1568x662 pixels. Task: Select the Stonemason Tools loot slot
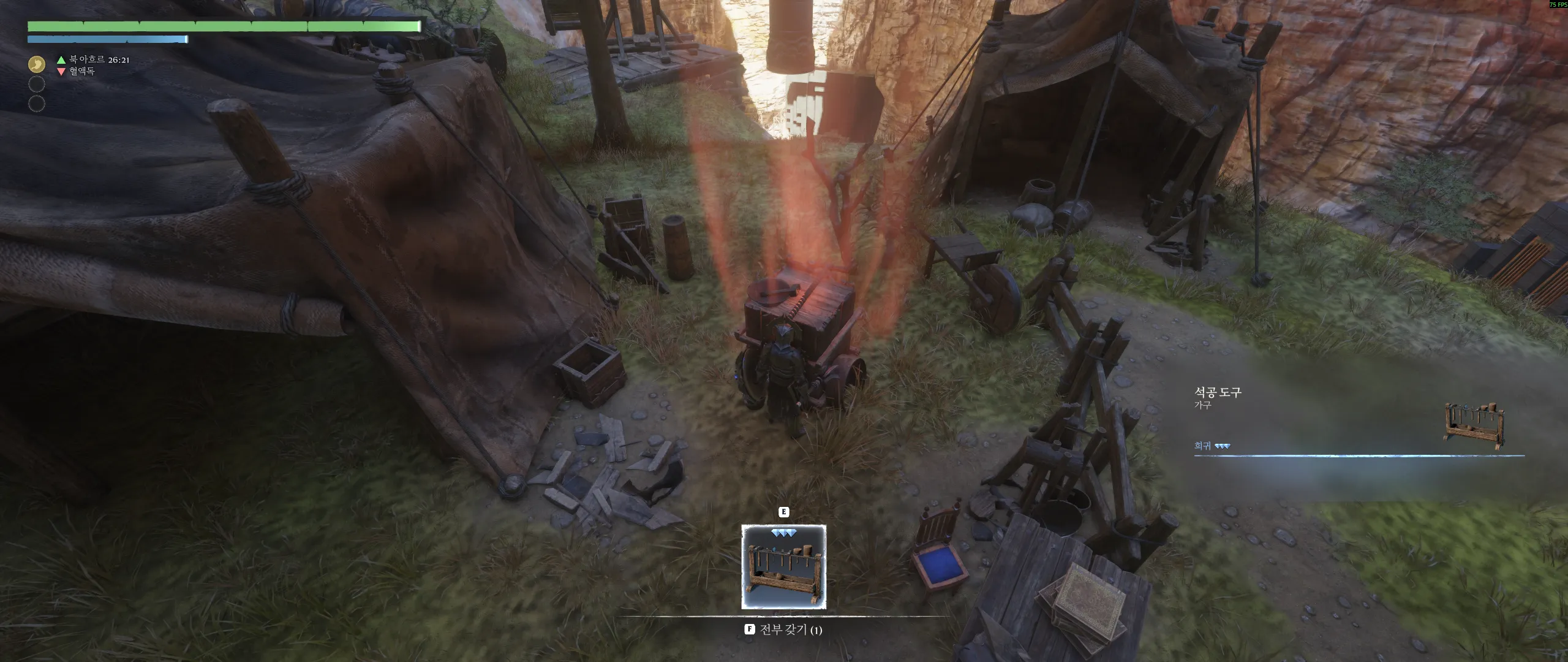coord(783,567)
